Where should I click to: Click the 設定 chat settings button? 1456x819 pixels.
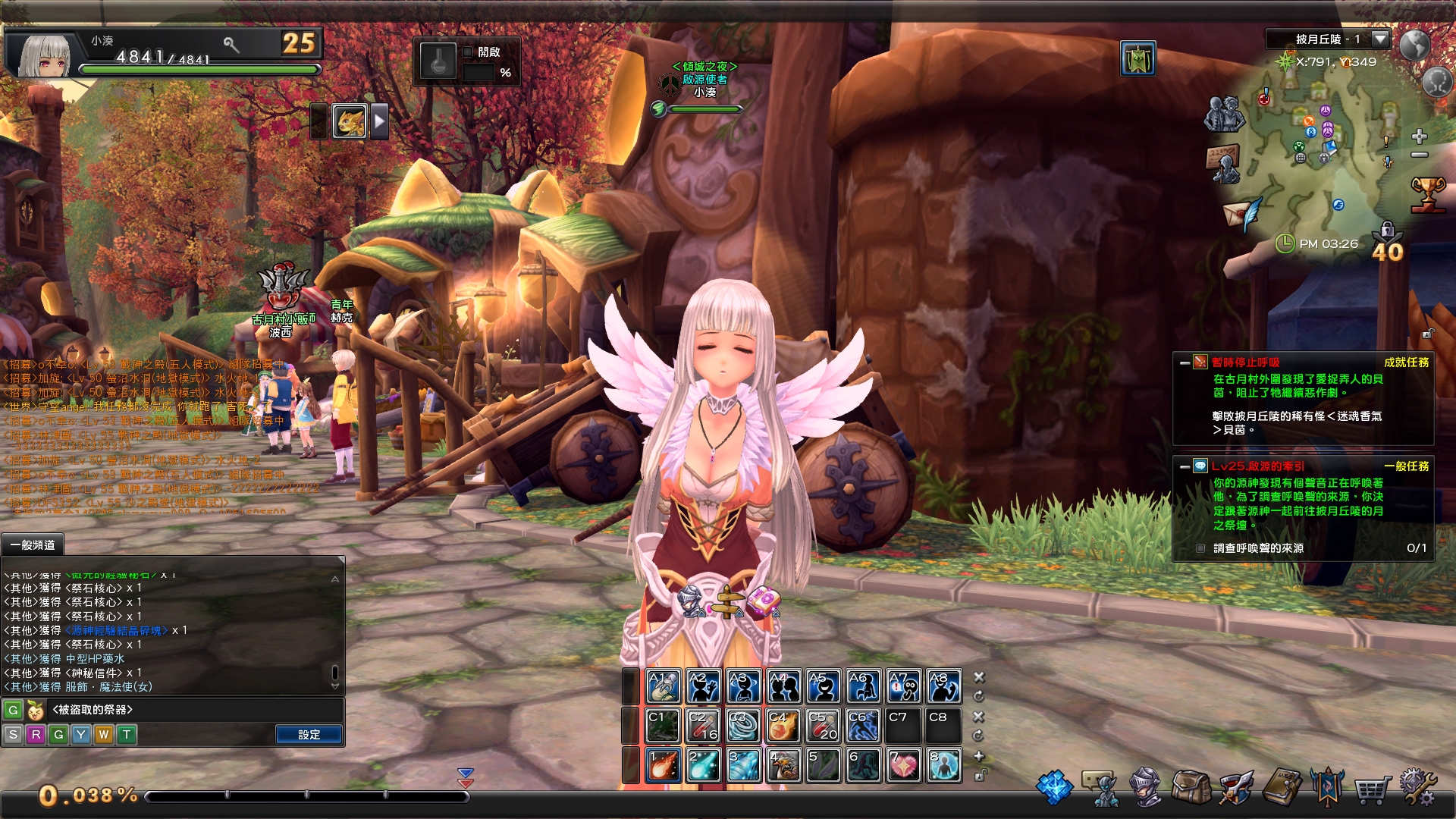point(309,735)
